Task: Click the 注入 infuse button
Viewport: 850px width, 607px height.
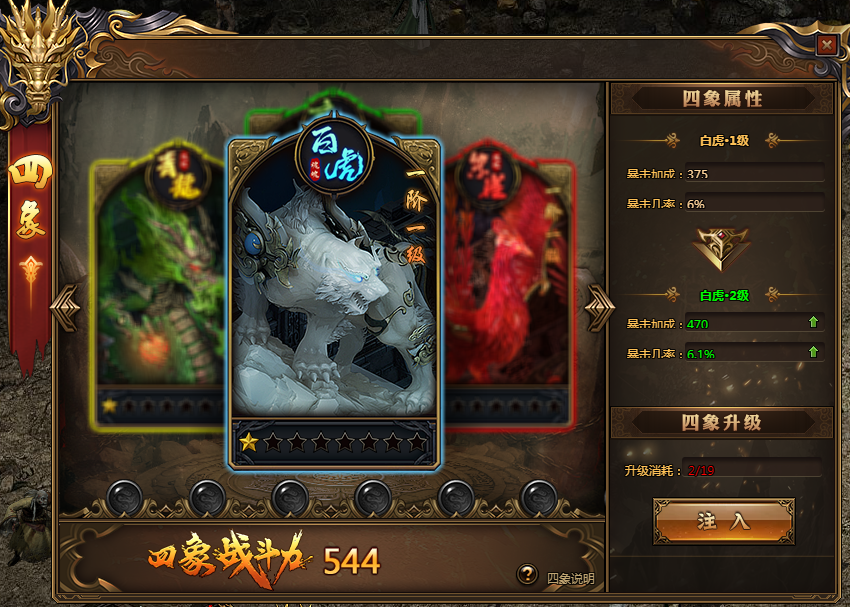Action: [723, 521]
